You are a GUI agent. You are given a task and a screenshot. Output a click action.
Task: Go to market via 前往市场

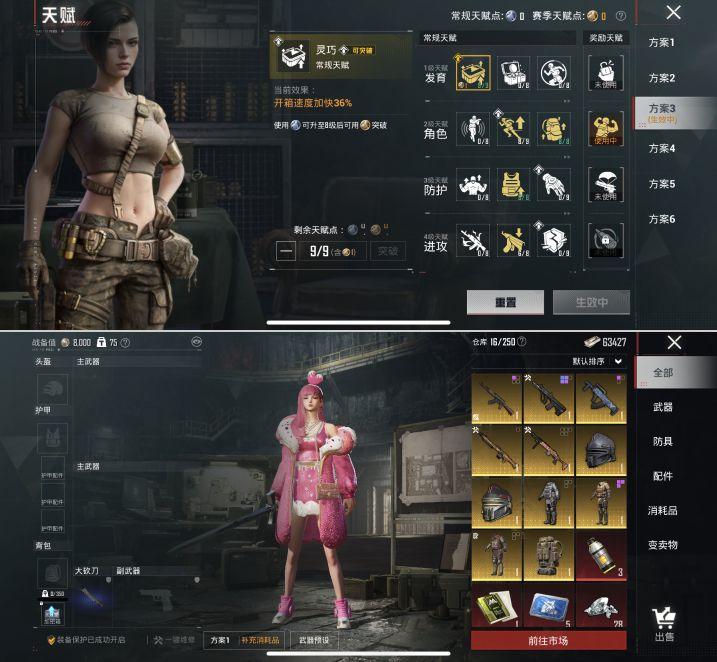click(x=548, y=640)
